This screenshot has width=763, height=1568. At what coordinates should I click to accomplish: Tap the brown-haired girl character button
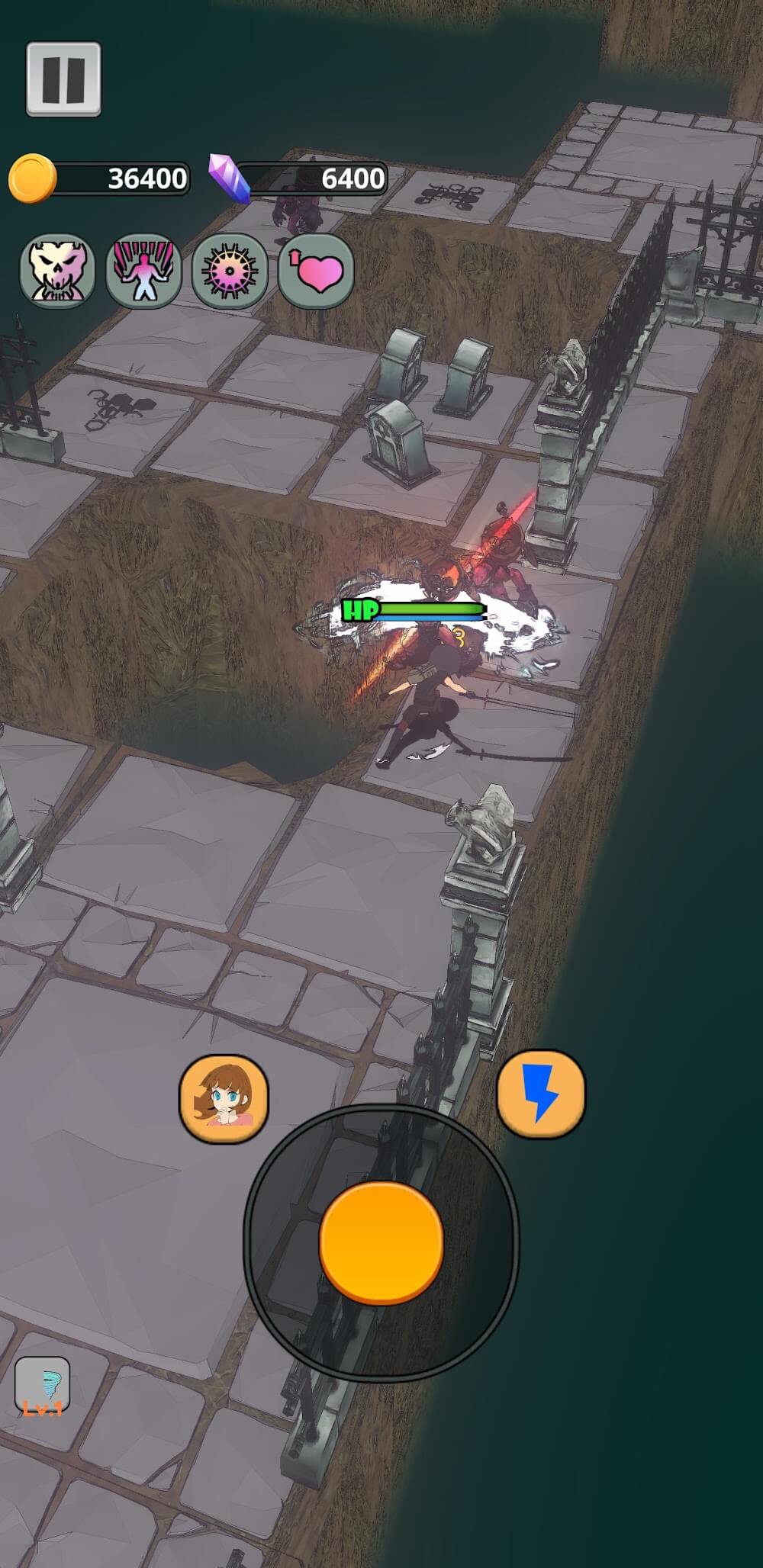pos(224,1098)
